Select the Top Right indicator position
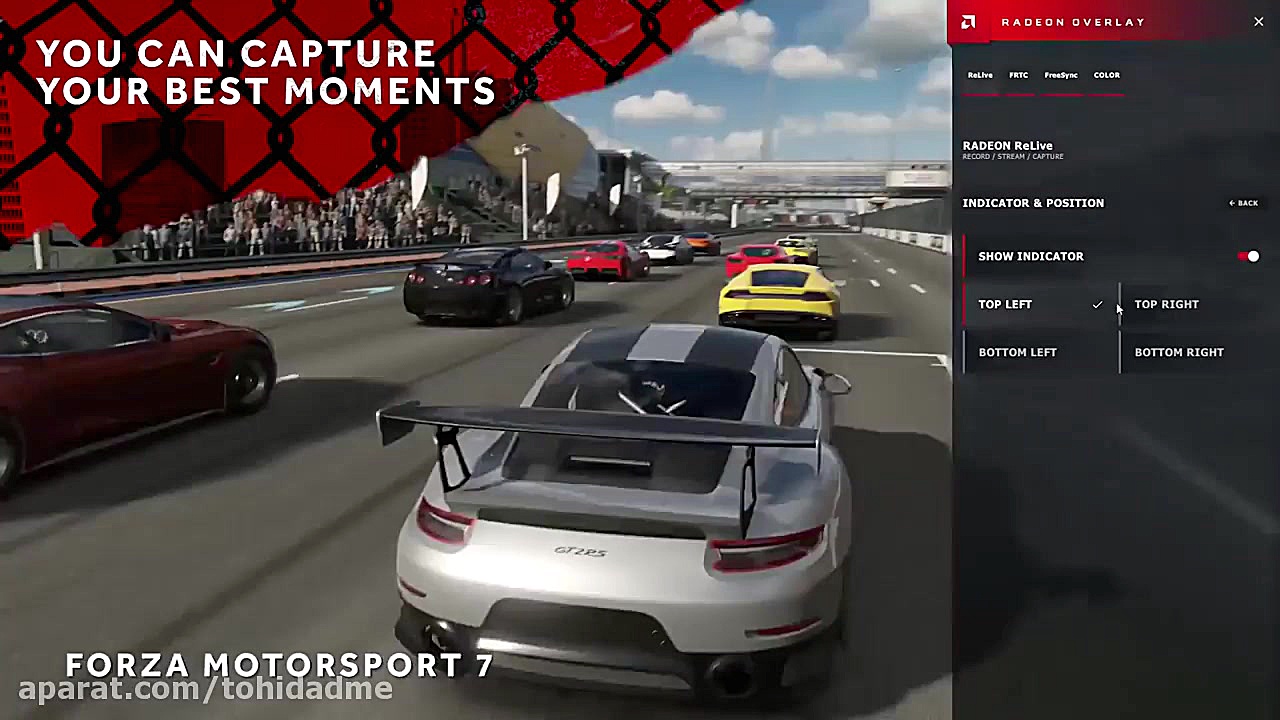This screenshot has height=720, width=1280. click(1166, 304)
